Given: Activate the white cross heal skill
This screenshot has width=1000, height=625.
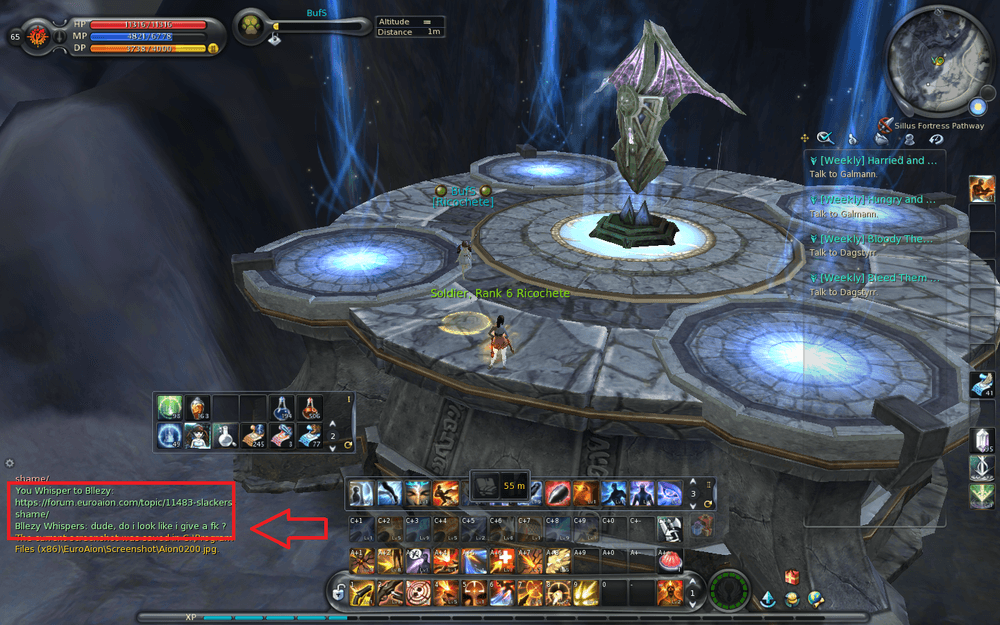Looking at the screenshot, I should [x=504, y=560].
